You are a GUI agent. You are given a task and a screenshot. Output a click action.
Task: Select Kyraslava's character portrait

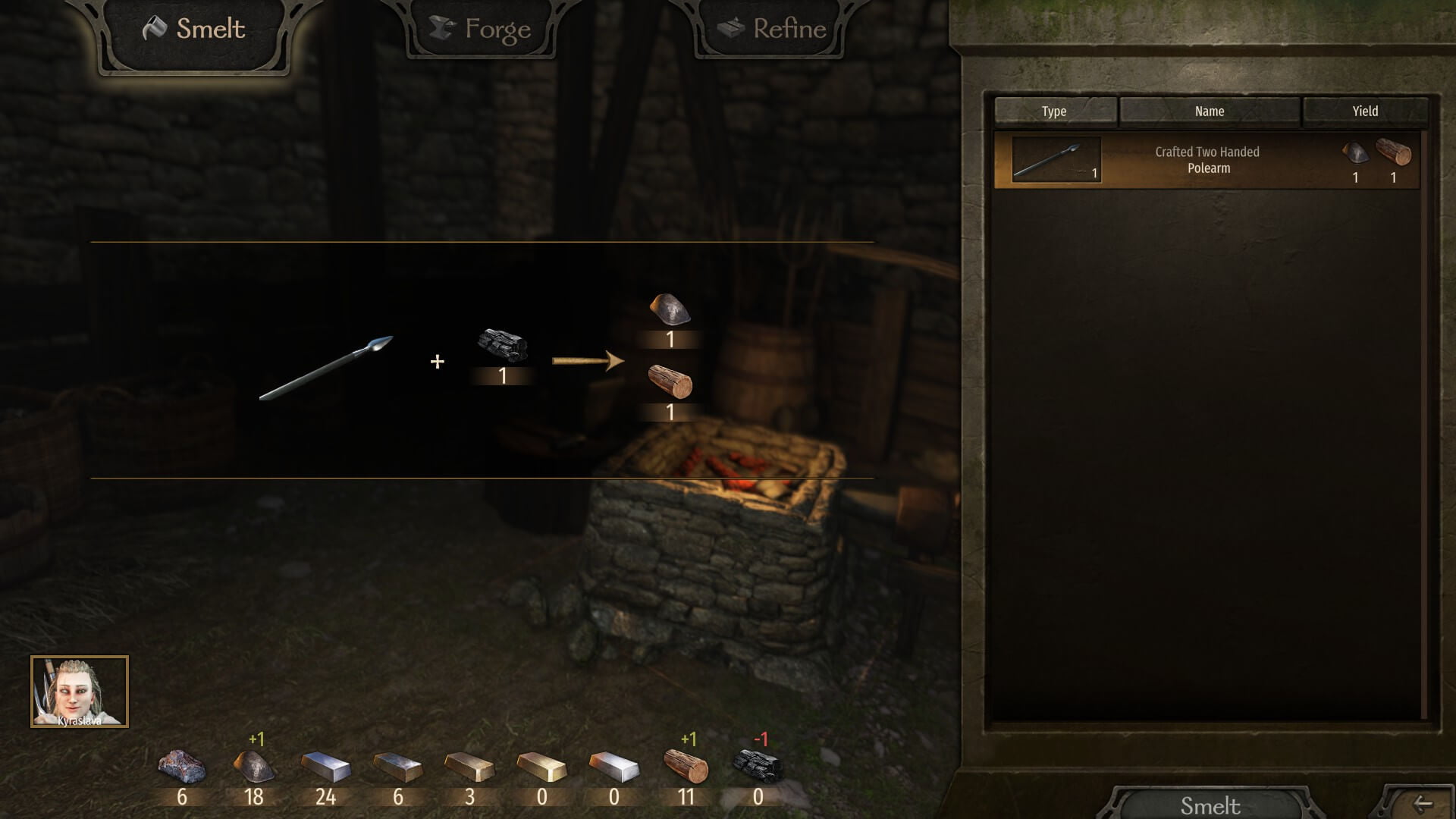point(80,692)
